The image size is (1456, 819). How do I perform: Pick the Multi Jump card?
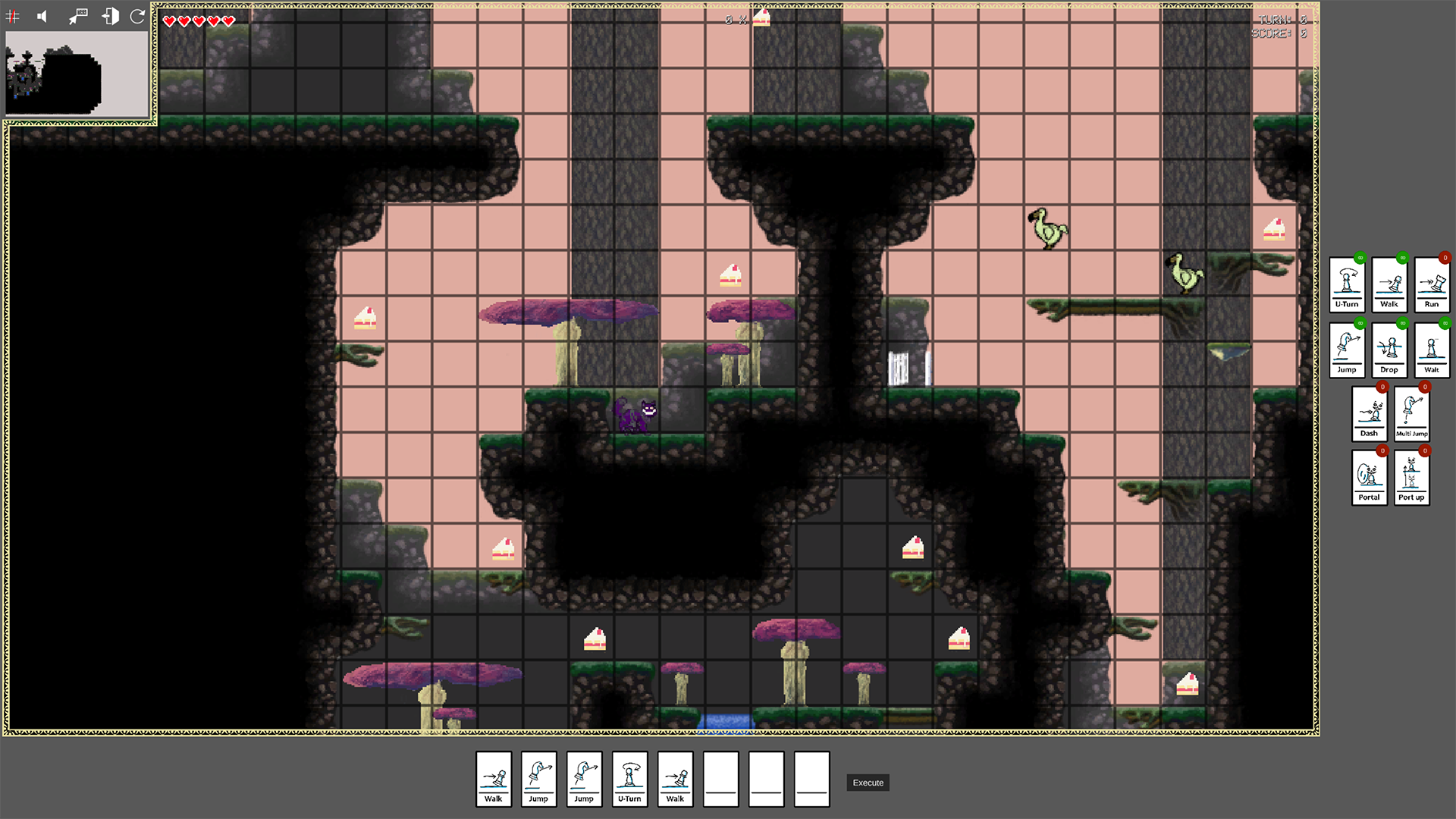pos(1411,414)
